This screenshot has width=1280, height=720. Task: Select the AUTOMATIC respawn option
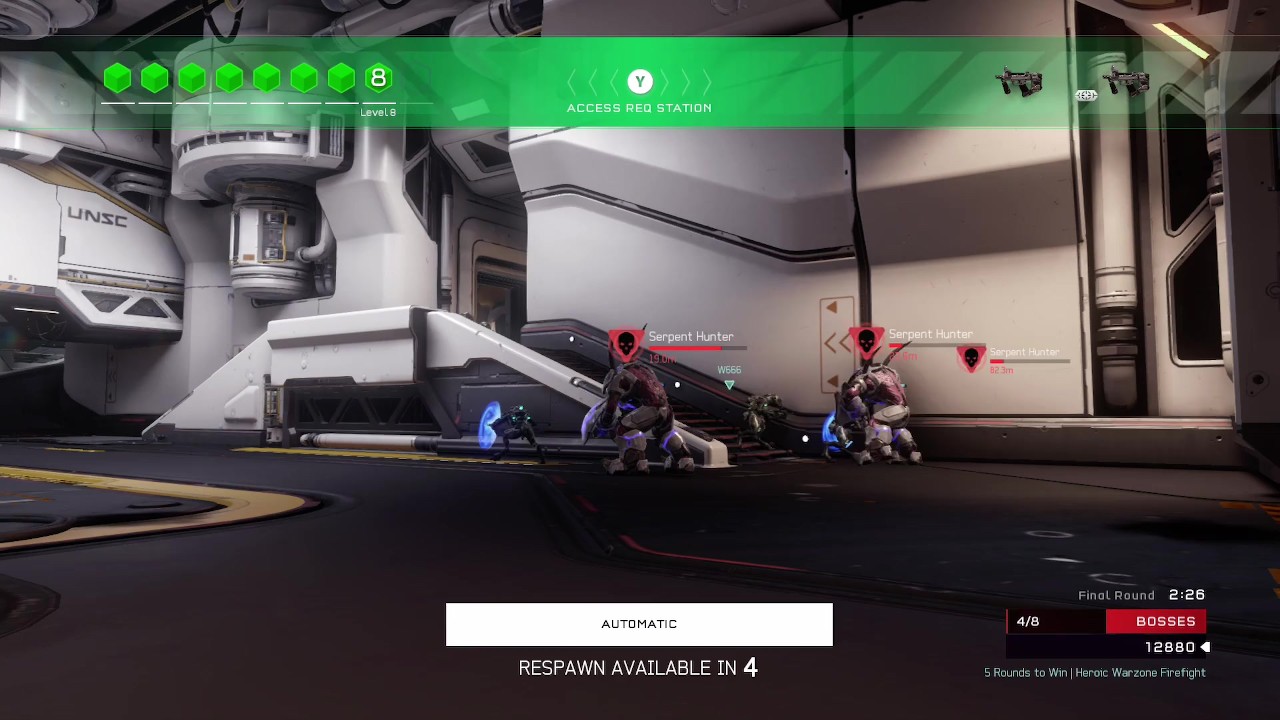pos(639,624)
